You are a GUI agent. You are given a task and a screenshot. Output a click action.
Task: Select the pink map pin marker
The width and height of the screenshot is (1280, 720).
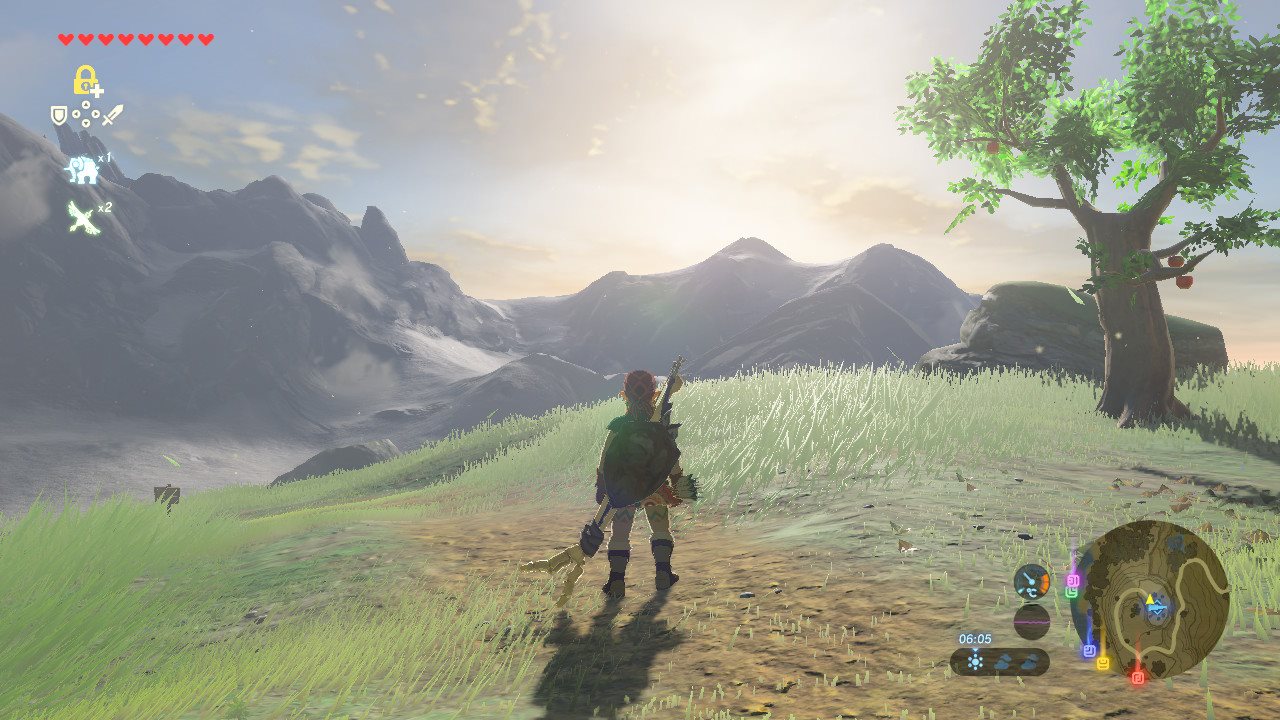(1073, 580)
